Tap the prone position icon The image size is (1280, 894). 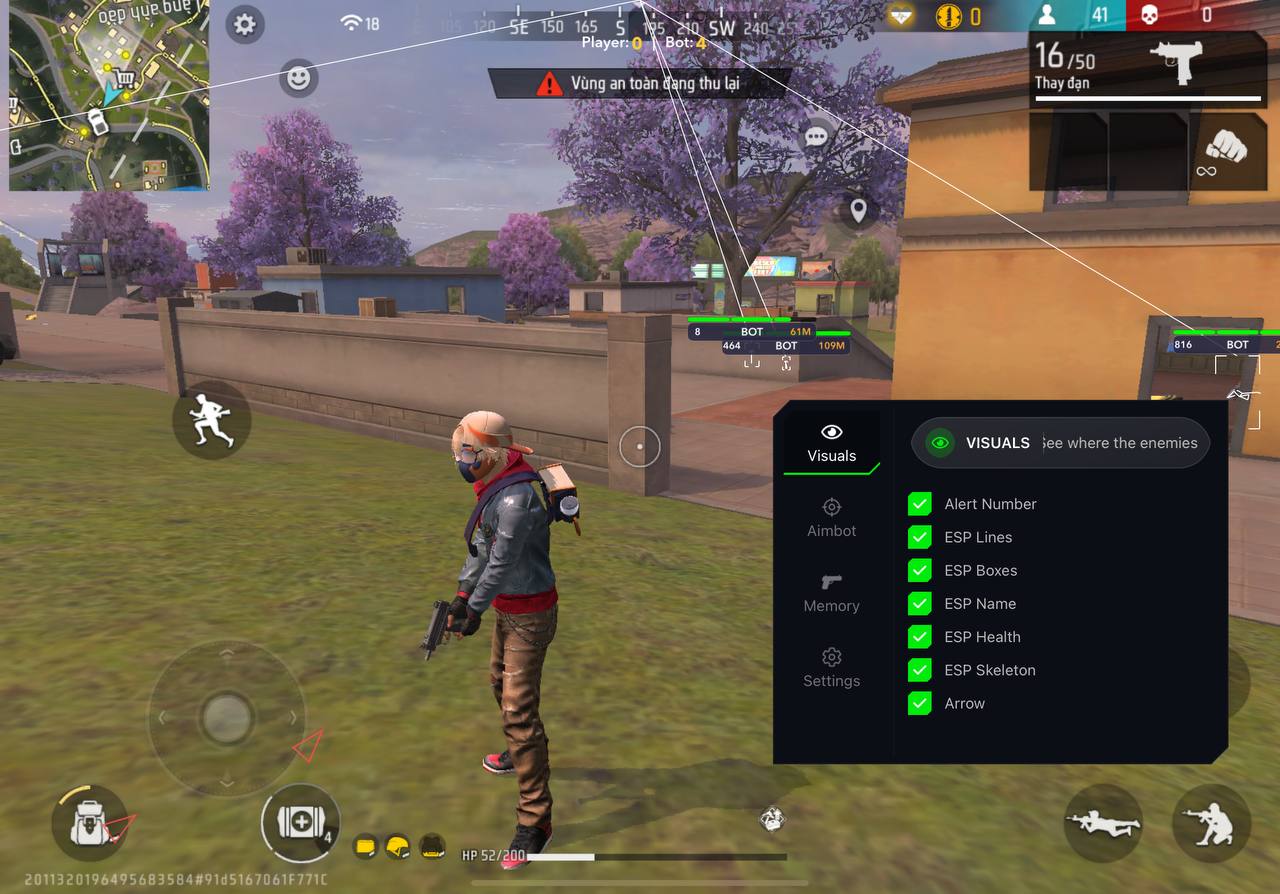pyautogui.click(x=1103, y=823)
